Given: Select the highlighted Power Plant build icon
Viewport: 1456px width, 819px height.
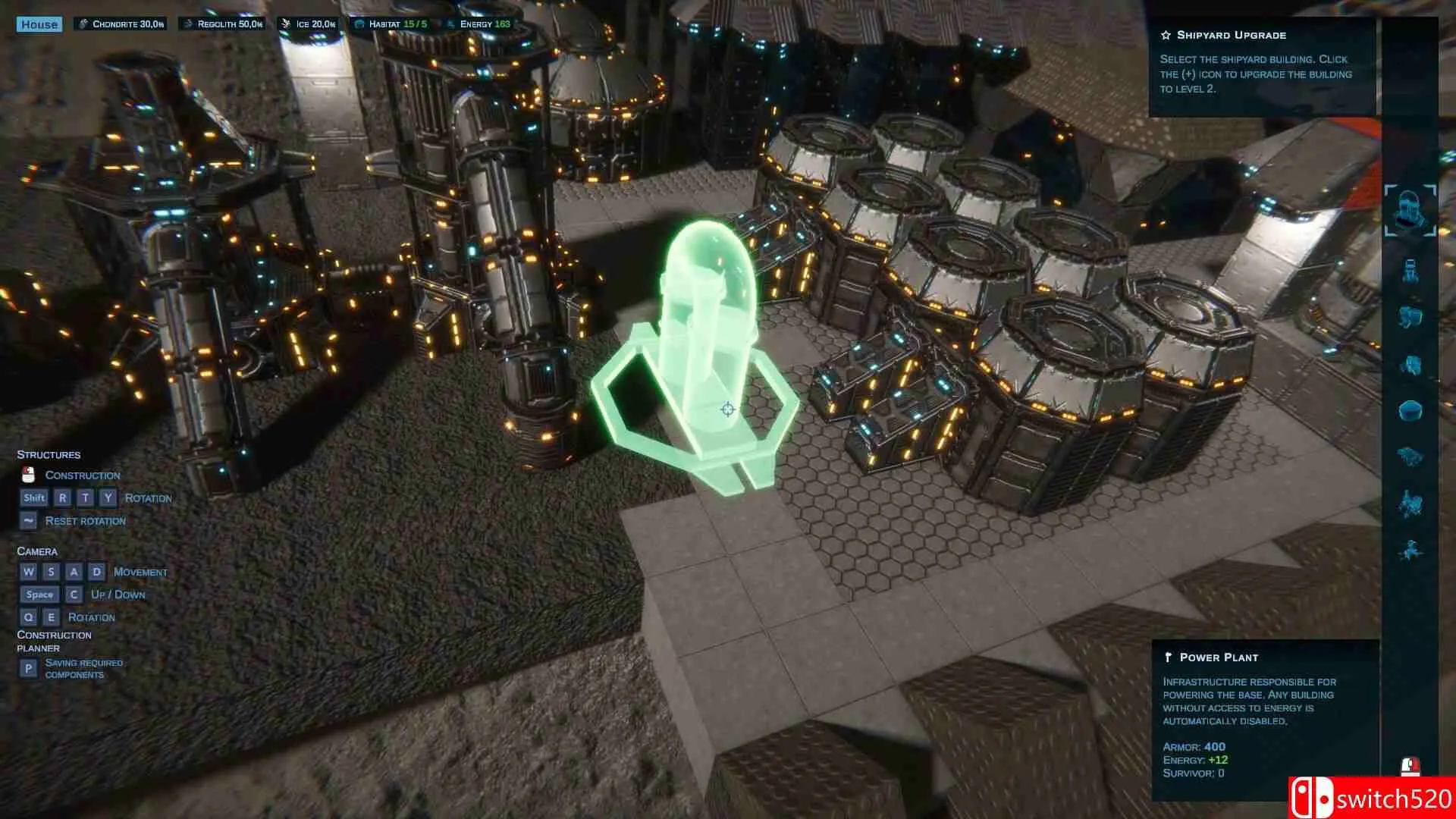Looking at the screenshot, I should 1410,210.
